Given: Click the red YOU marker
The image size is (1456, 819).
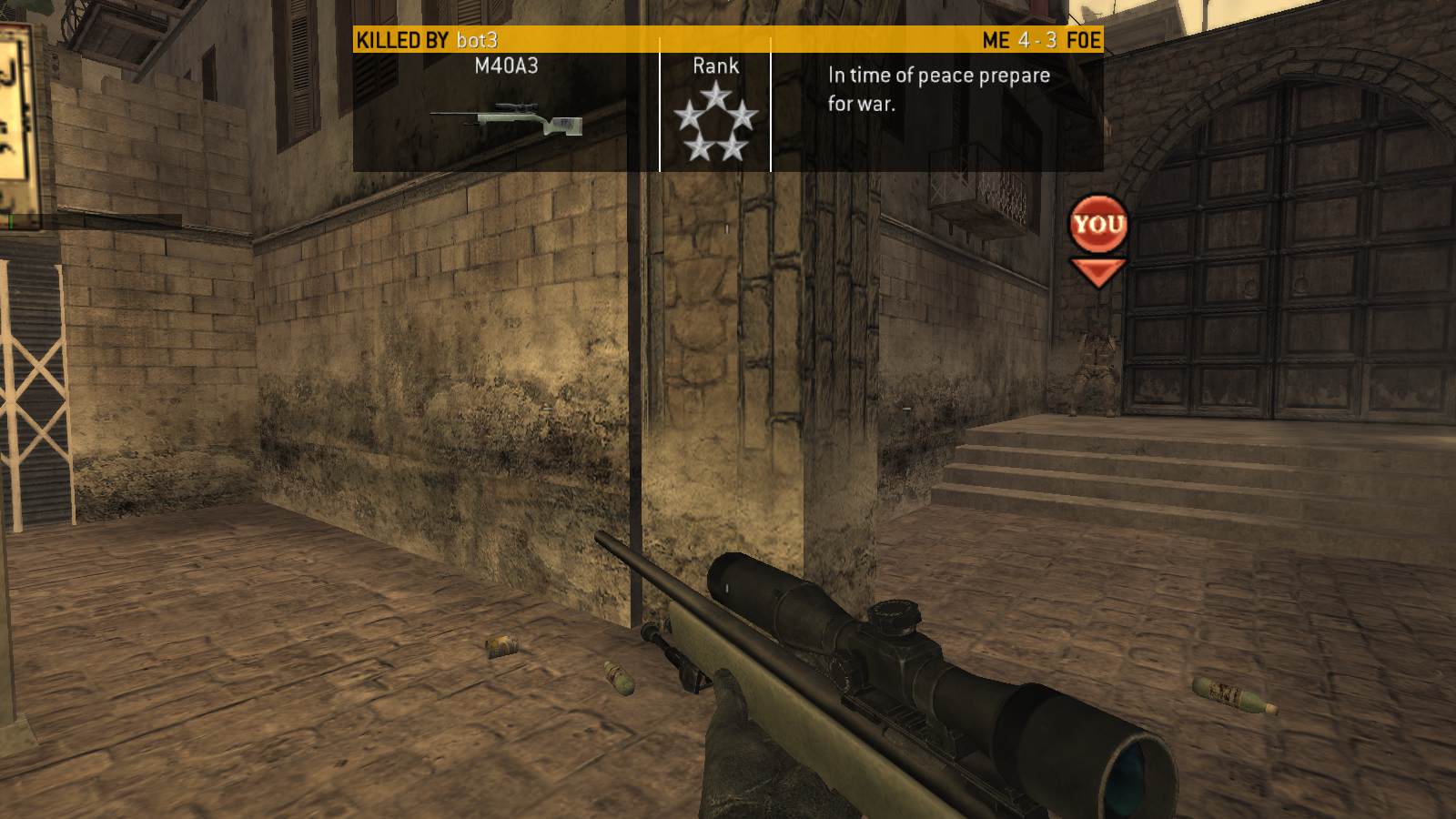Looking at the screenshot, I should tap(1098, 224).
